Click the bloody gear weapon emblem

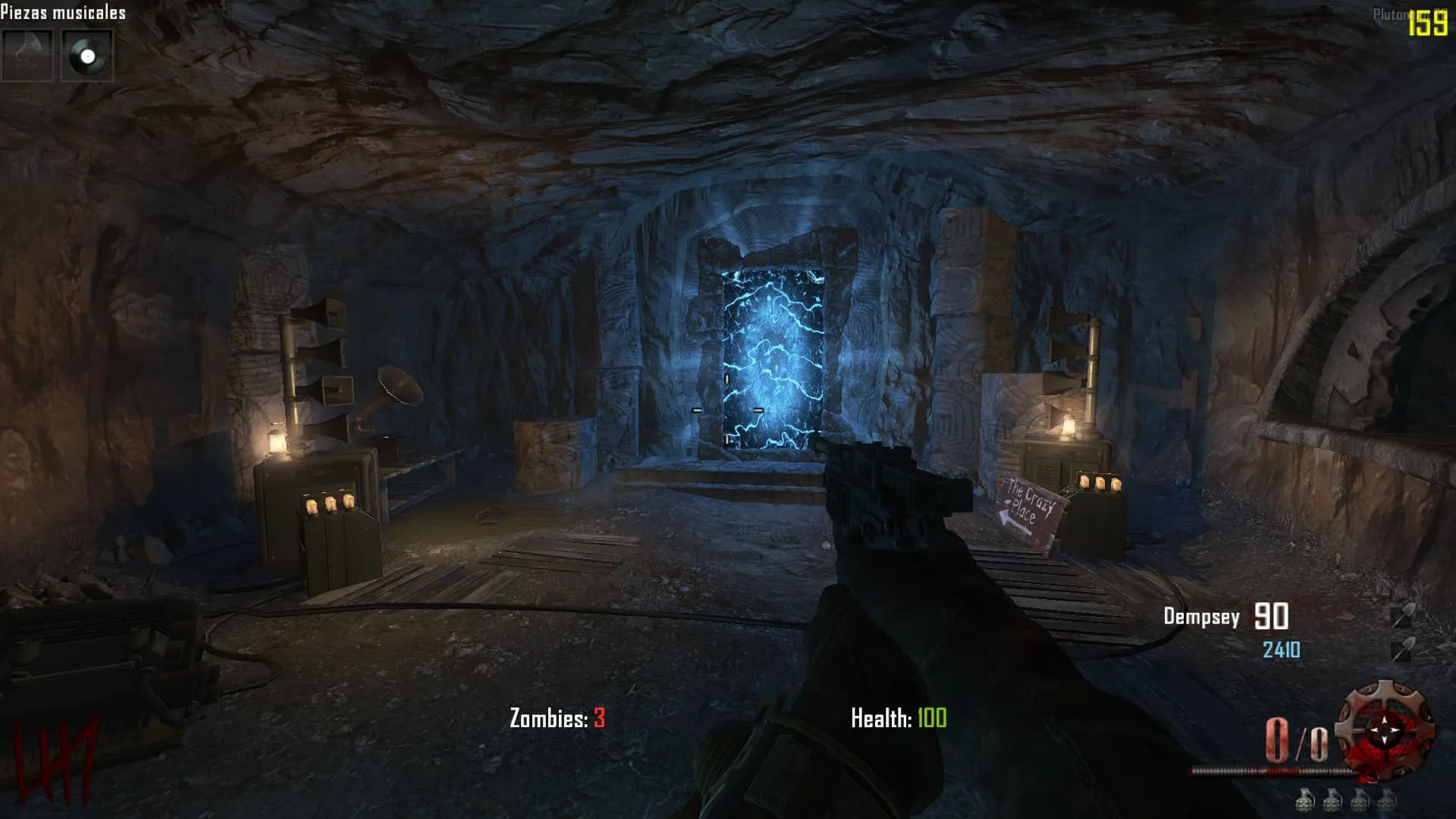click(1385, 730)
